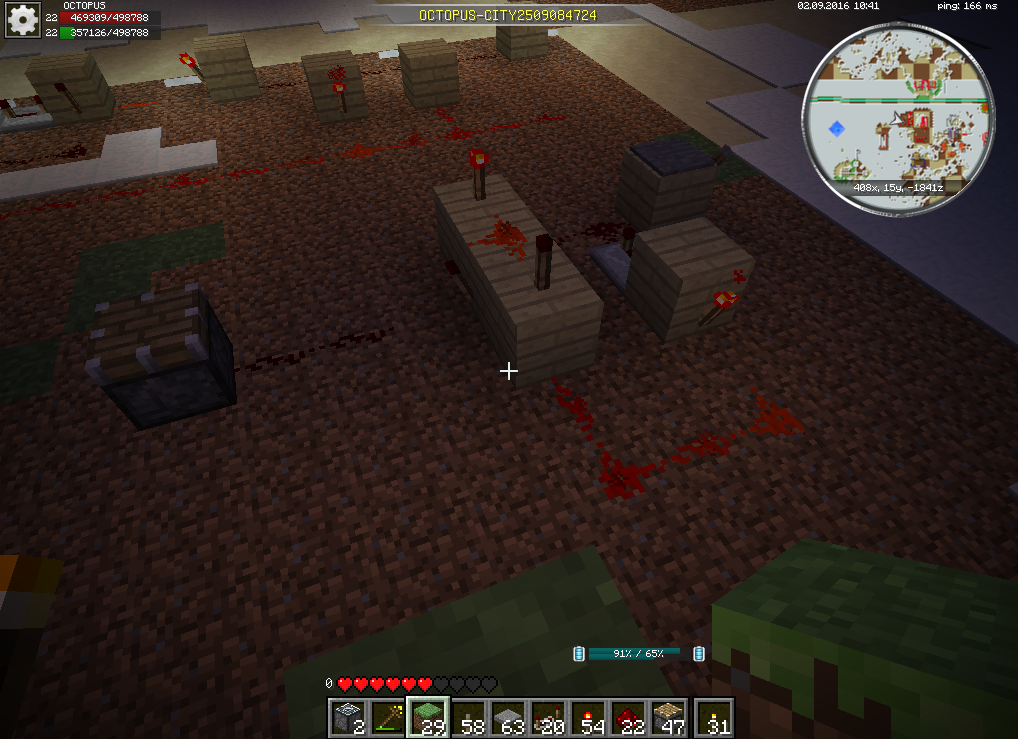Image resolution: width=1018 pixels, height=739 pixels.
Task: Pick the stone slab slot with 63
Action: point(509,718)
